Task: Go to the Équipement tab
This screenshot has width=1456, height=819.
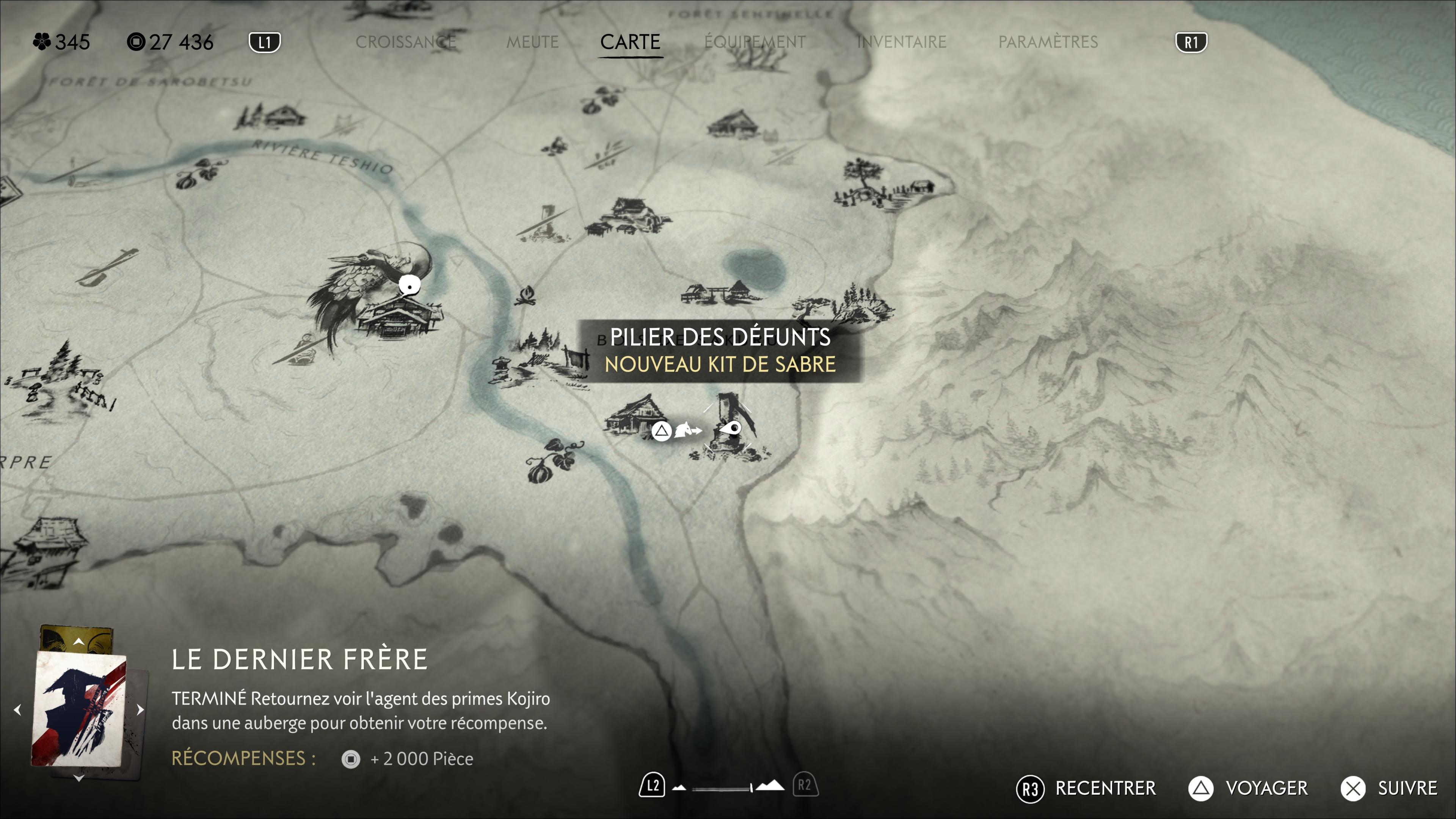Action: point(755,42)
